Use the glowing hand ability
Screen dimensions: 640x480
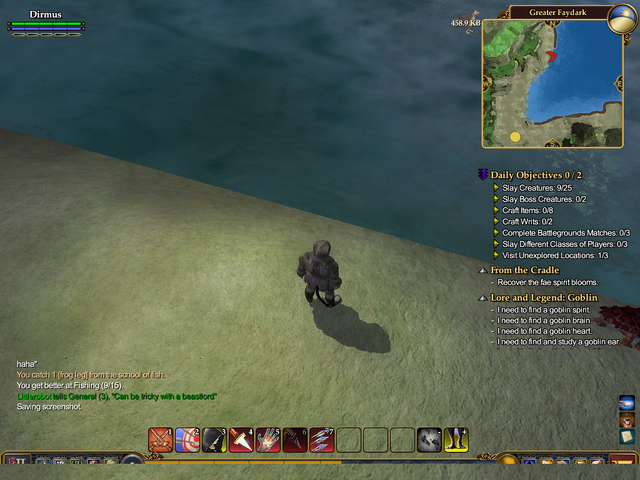268,439
